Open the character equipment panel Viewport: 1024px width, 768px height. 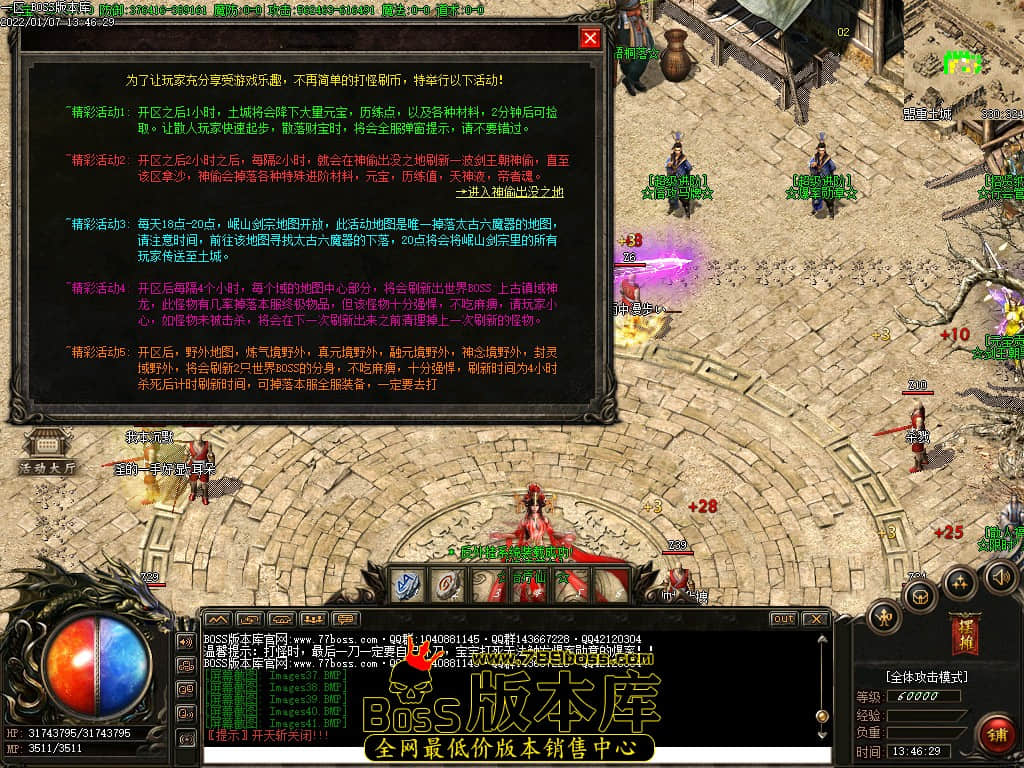(x=884, y=615)
